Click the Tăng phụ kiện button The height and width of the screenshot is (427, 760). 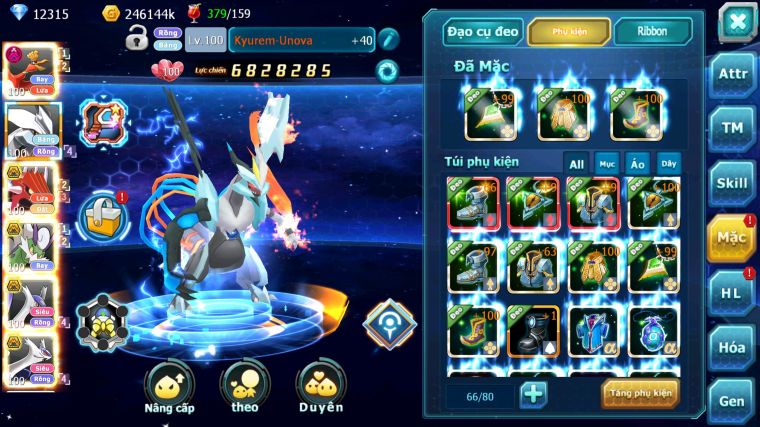[x=640, y=393]
